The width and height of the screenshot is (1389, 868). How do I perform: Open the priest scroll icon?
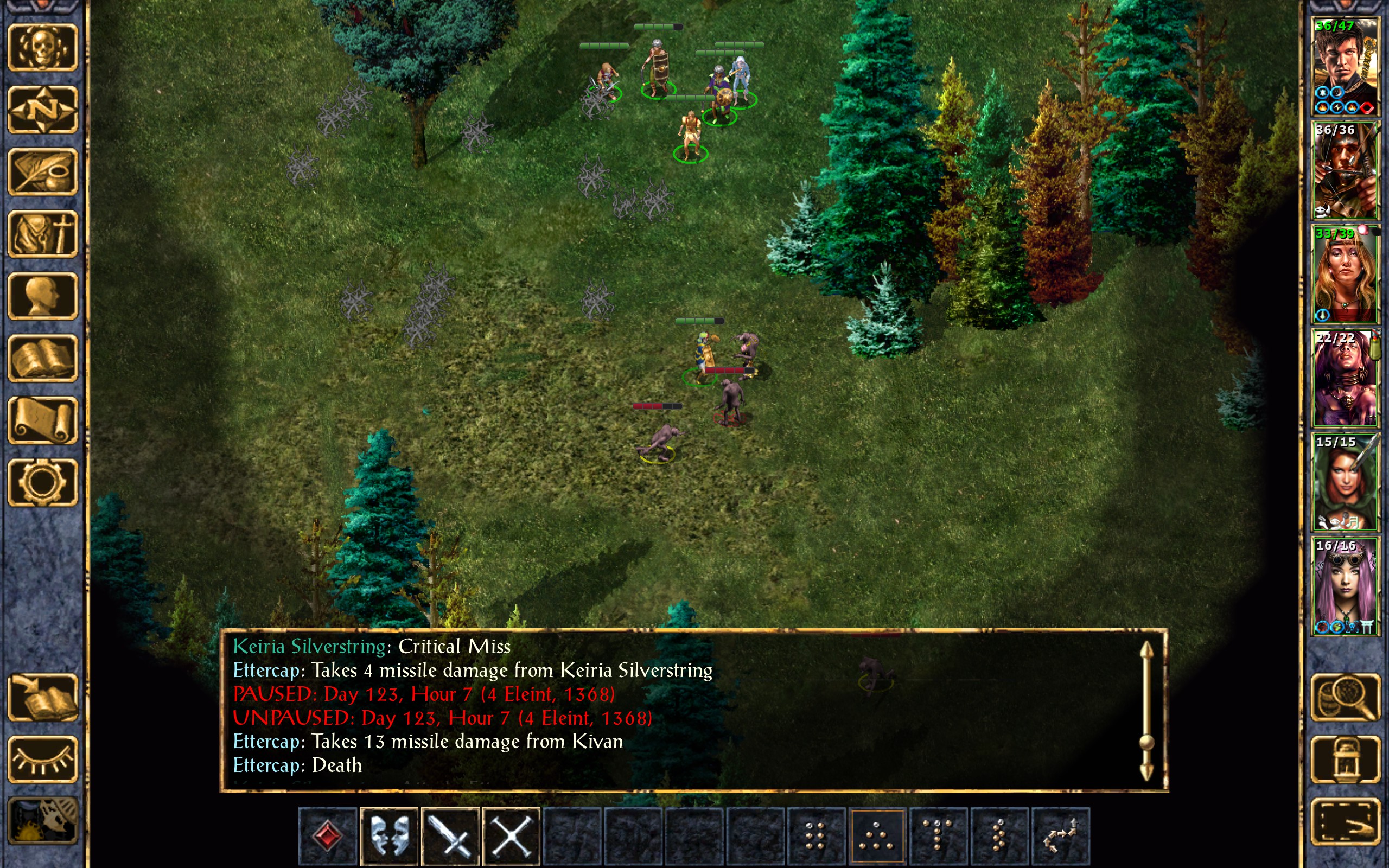coord(43,420)
